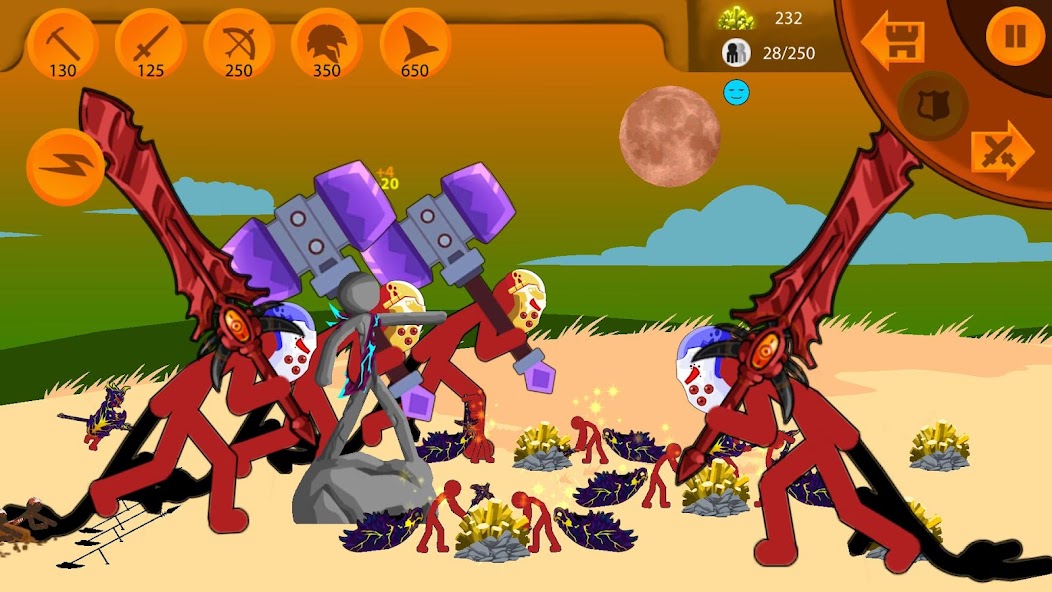This screenshot has width=1052, height=592.
Task: Train a miner with the pickaxe button
Action: click(x=62, y=44)
